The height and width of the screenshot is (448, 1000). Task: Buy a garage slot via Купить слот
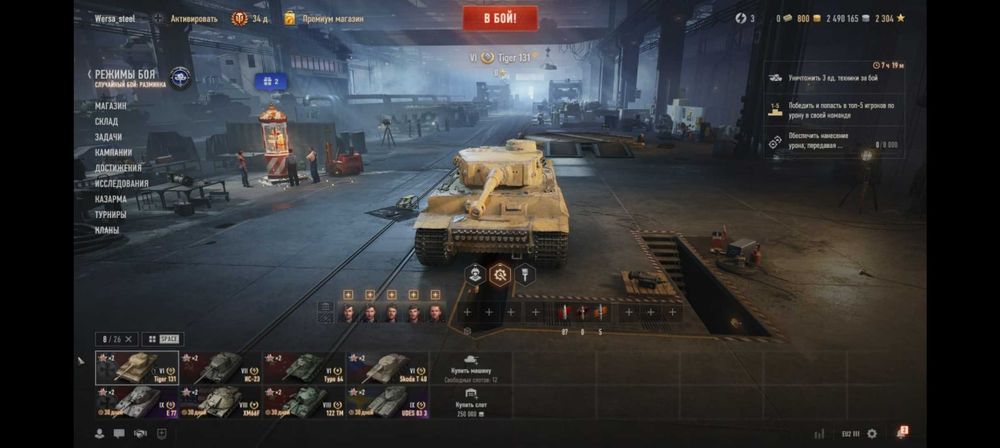coord(471,402)
